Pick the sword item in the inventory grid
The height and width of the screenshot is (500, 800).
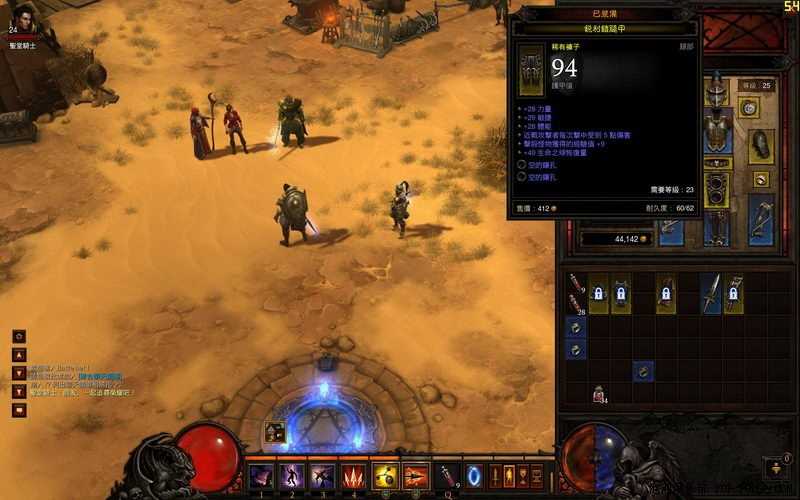point(711,294)
